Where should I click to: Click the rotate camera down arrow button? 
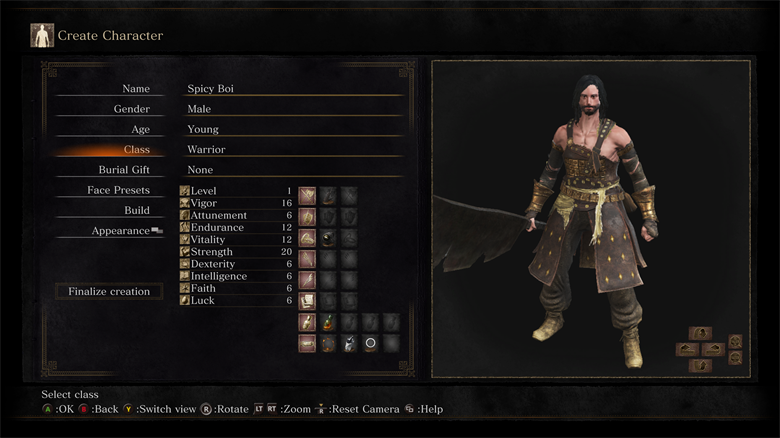pos(701,365)
